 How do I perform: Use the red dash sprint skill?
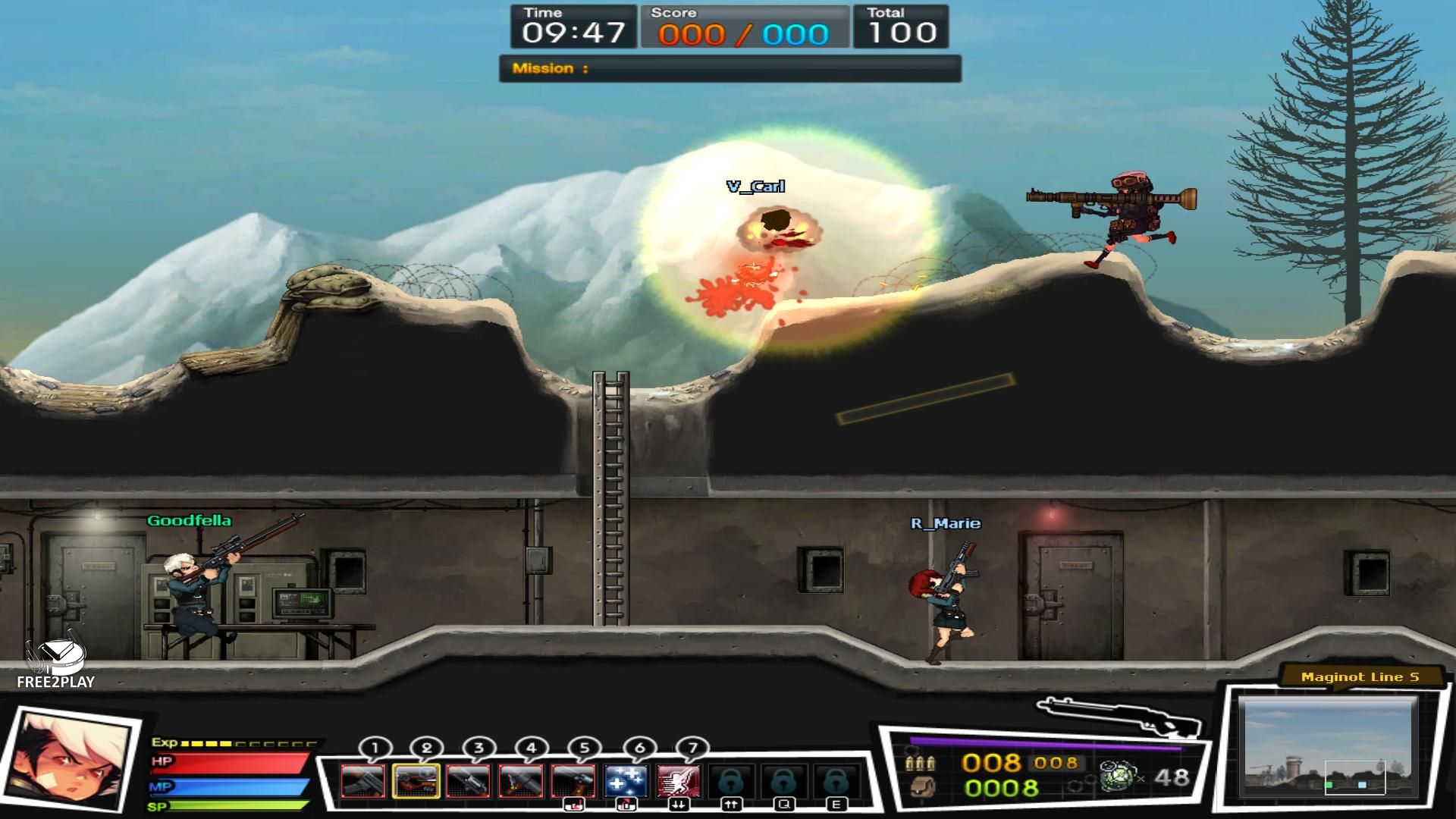(x=678, y=780)
